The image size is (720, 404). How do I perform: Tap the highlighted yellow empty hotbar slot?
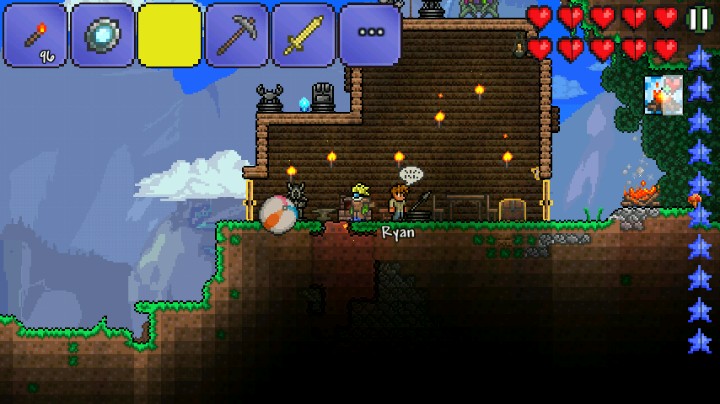(x=169, y=35)
